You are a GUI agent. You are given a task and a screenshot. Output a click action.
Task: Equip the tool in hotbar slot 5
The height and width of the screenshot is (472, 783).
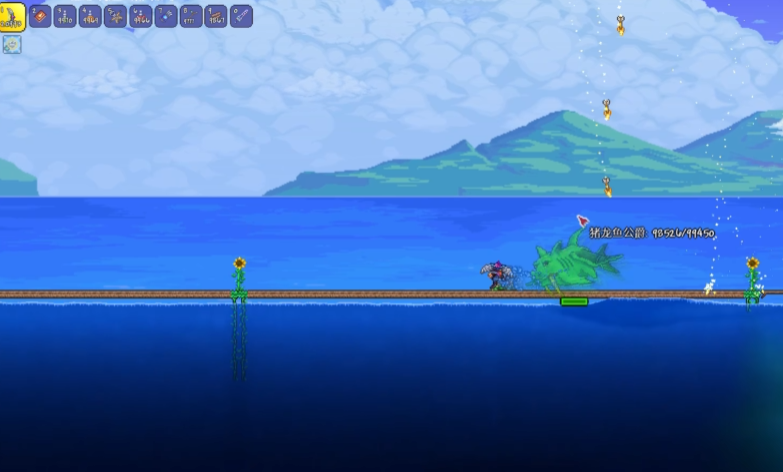click(x=115, y=16)
